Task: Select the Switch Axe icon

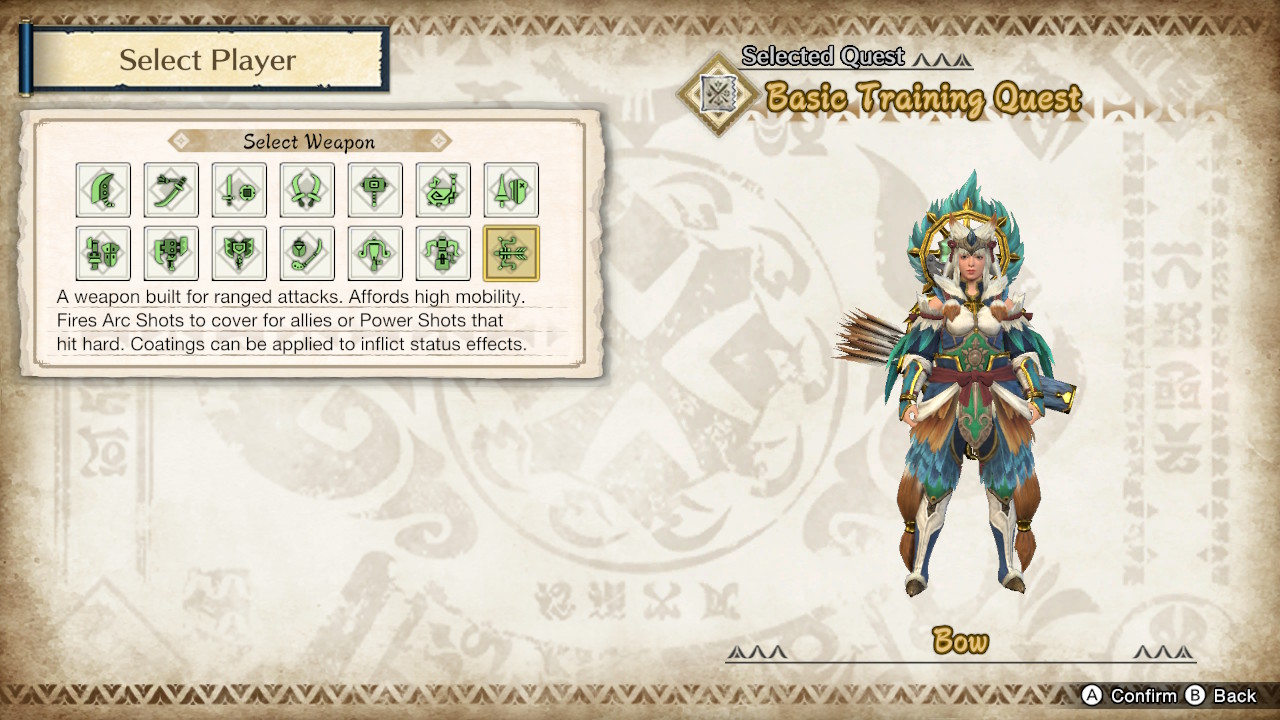Action: coord(171,252)
